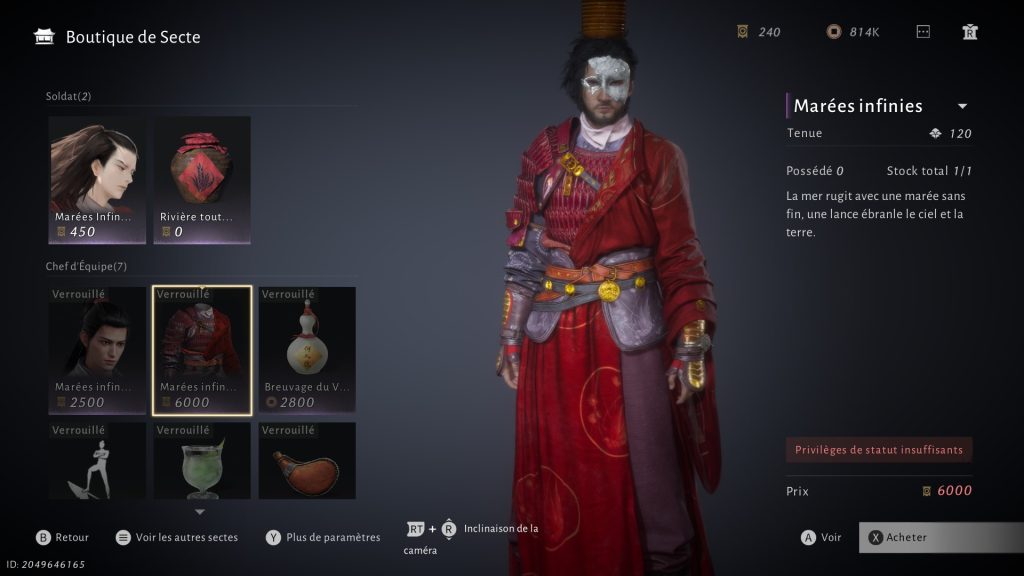Choose the locked green cocktail glass item
The image size is (1024, 576).
[202, 461]
